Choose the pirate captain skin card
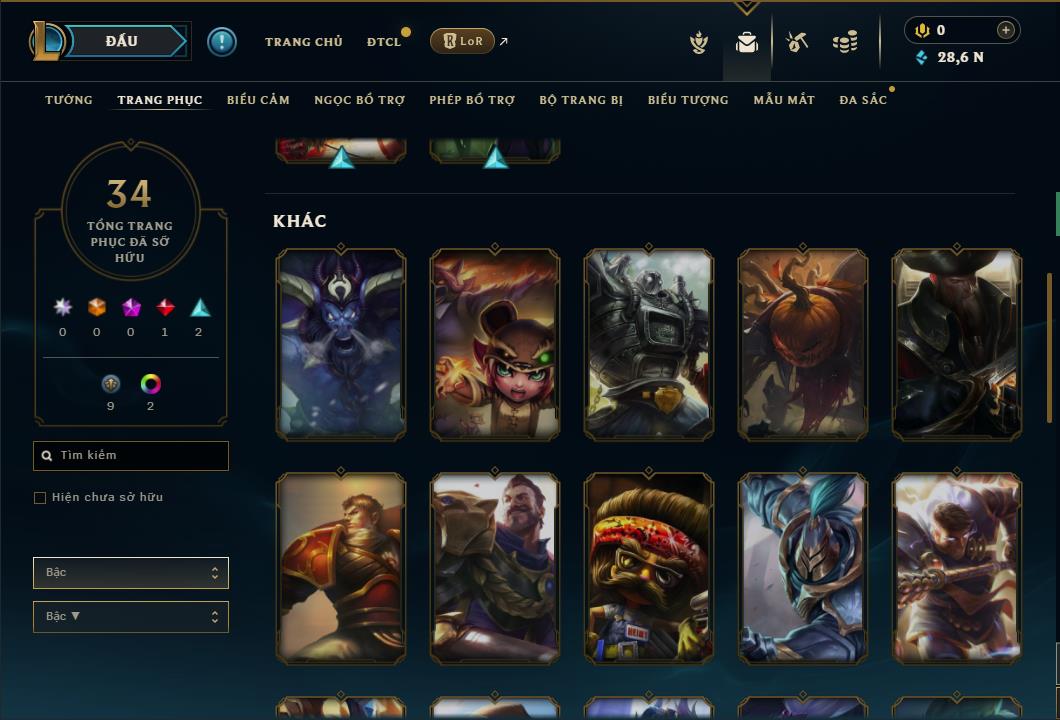 click(957, 345)
